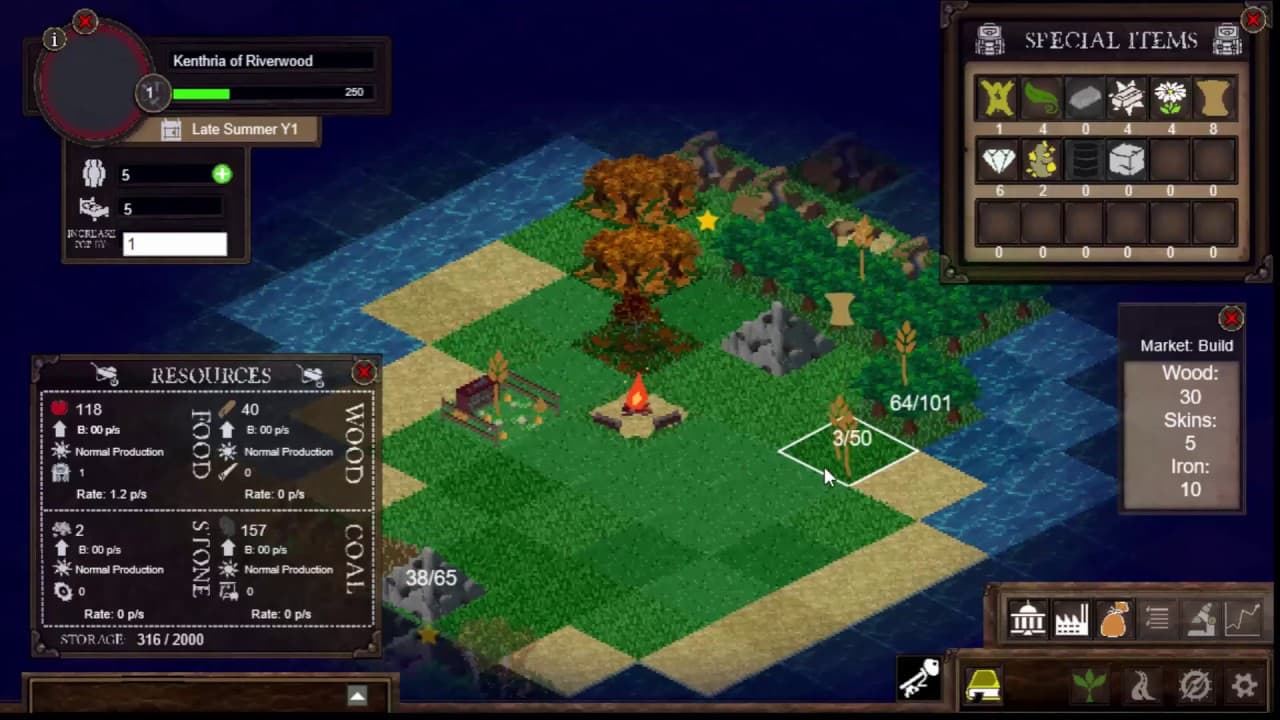Expand the bottom panel with the up arrow
This screenshot has width=1280, height=720.
pyautogui.click(x=357, y=694)
